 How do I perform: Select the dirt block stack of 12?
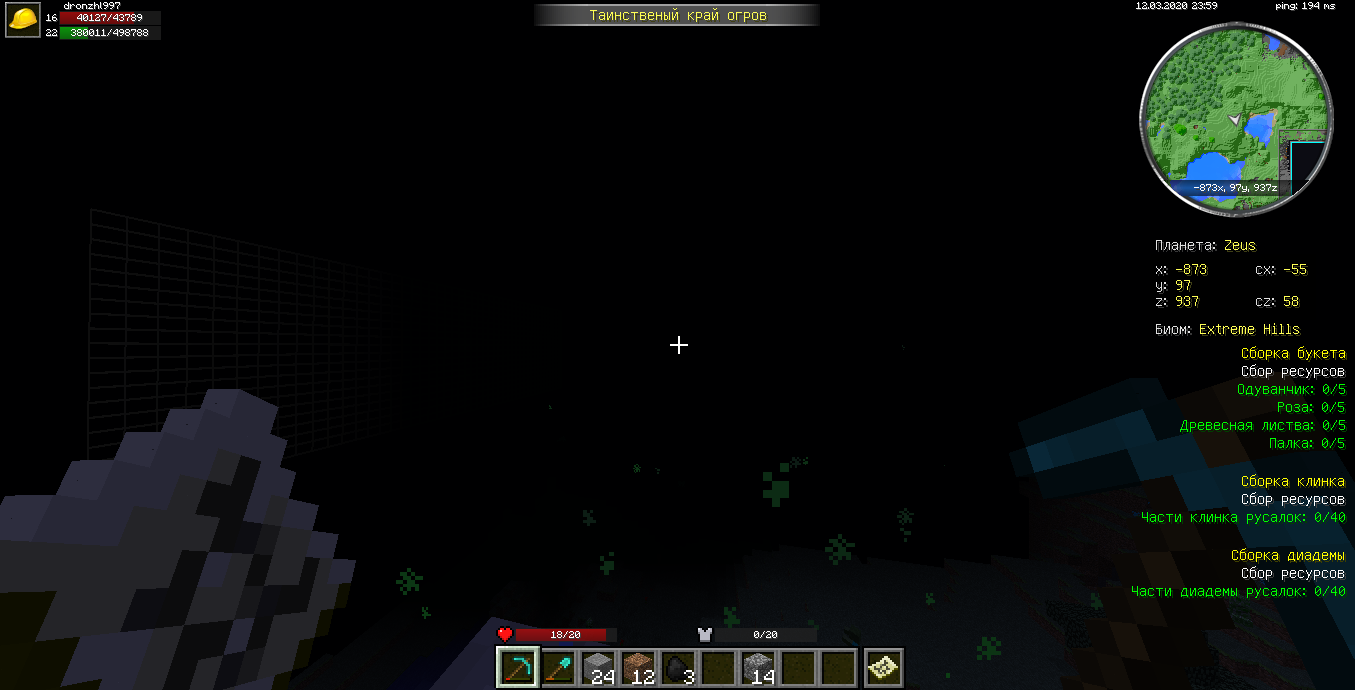(x=639, y=667)
